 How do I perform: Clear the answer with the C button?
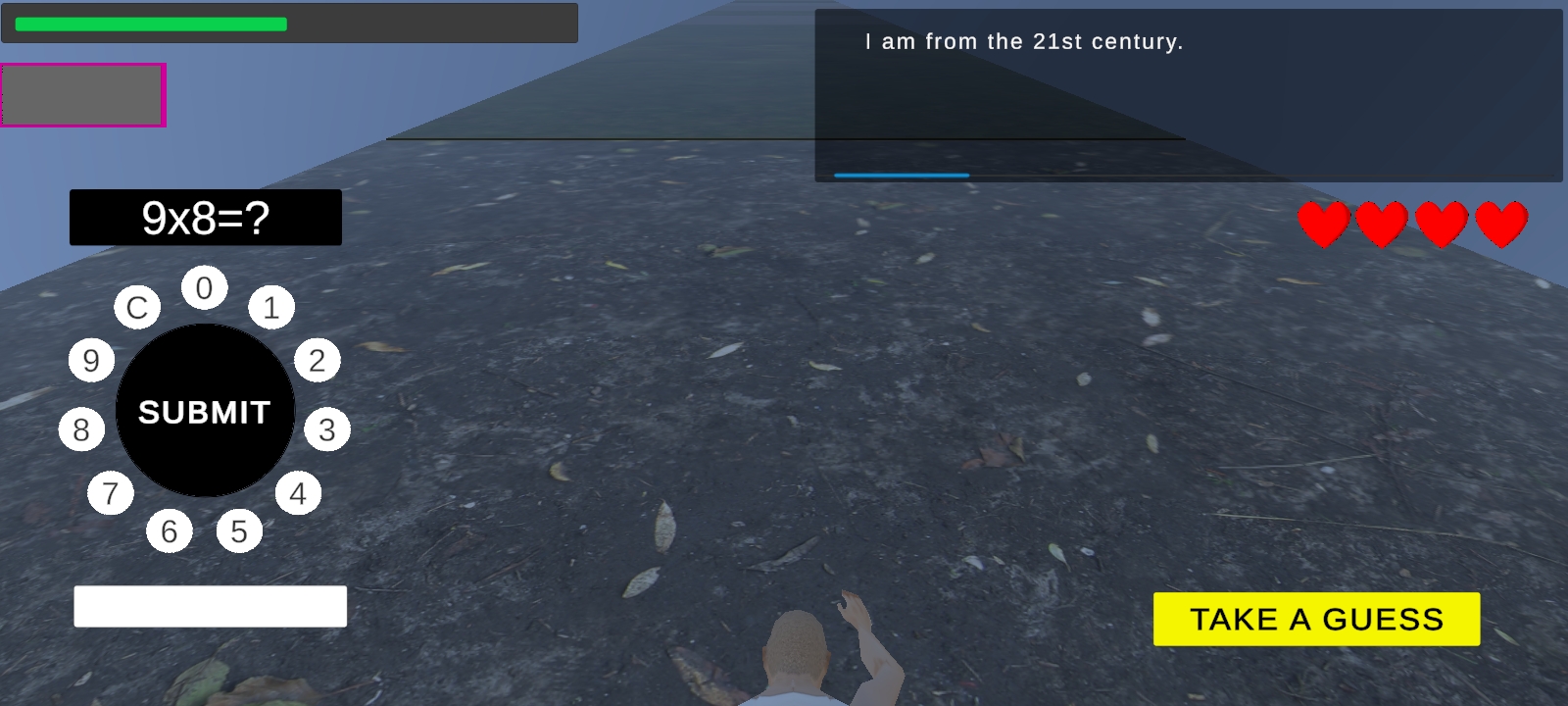point(137,308)
